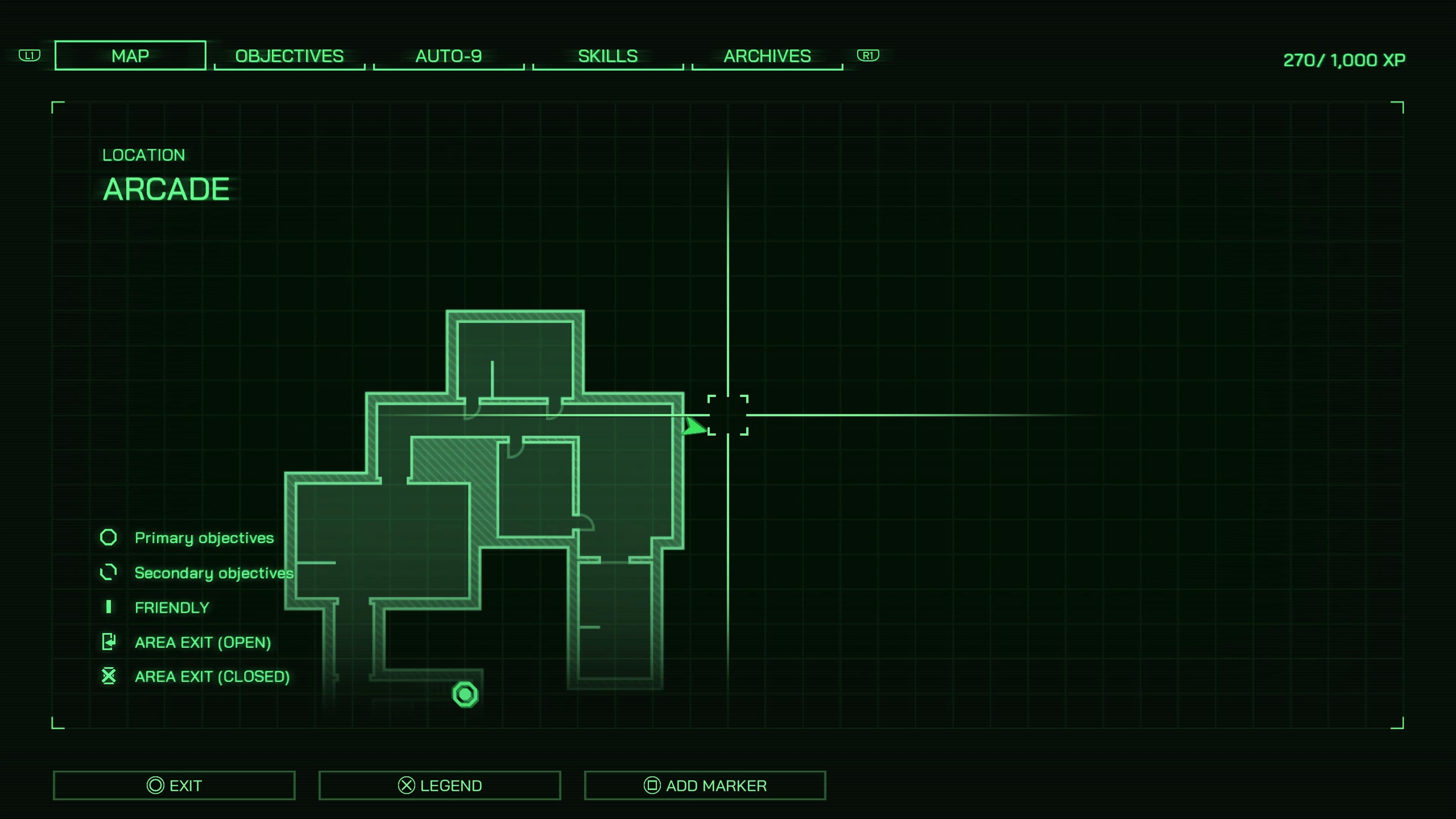The height and width of the screenshot is (819, 1456).
Task: Click the Area Exit (Open) door icon
Action: point(108,642)
